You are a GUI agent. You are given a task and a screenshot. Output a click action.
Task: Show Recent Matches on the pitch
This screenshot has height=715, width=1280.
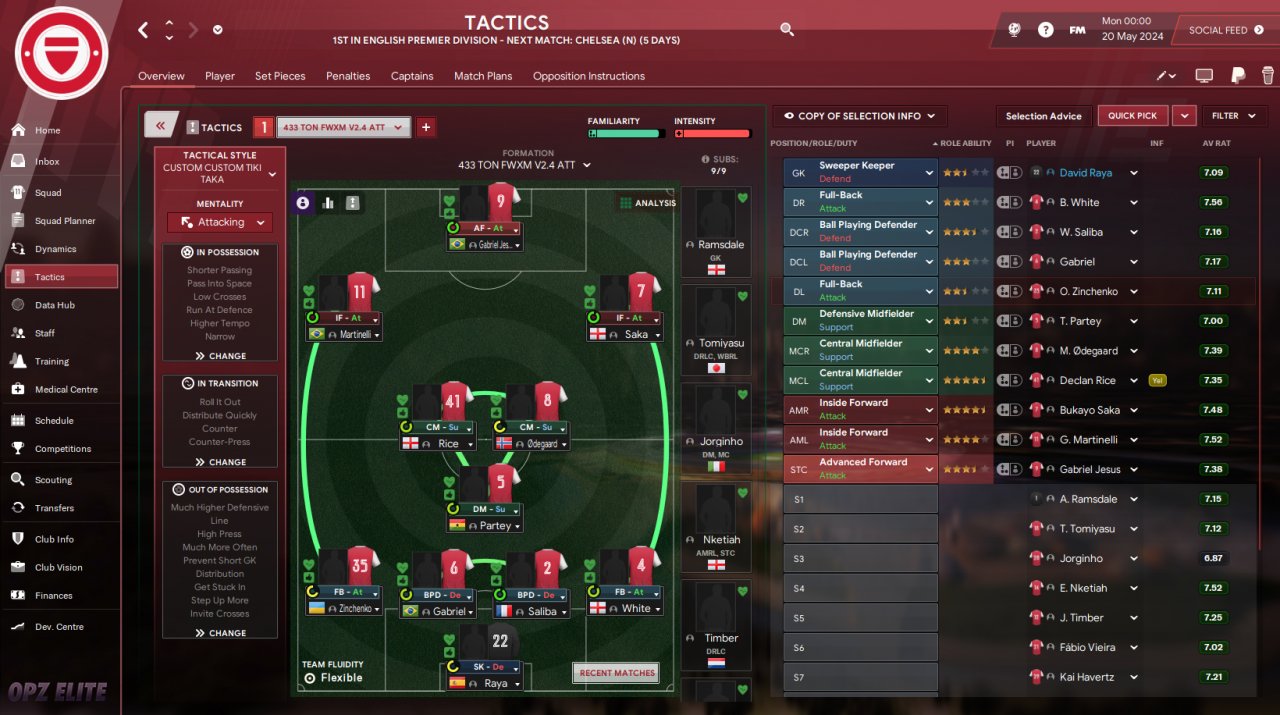[616, 673]
